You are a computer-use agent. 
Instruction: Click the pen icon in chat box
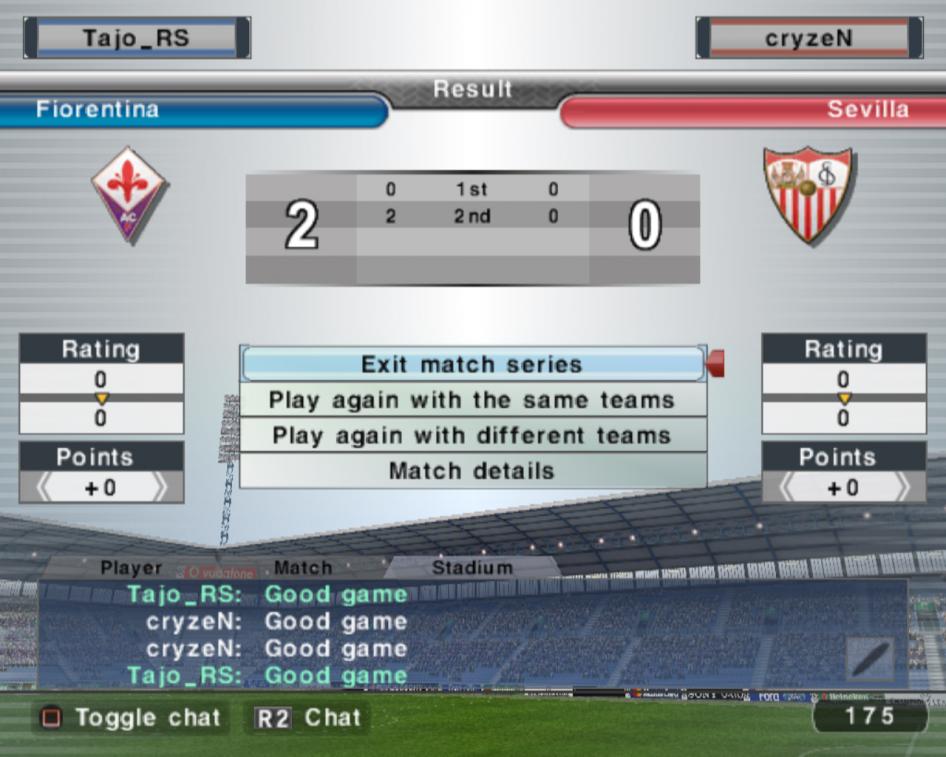(x=870, y=660)
